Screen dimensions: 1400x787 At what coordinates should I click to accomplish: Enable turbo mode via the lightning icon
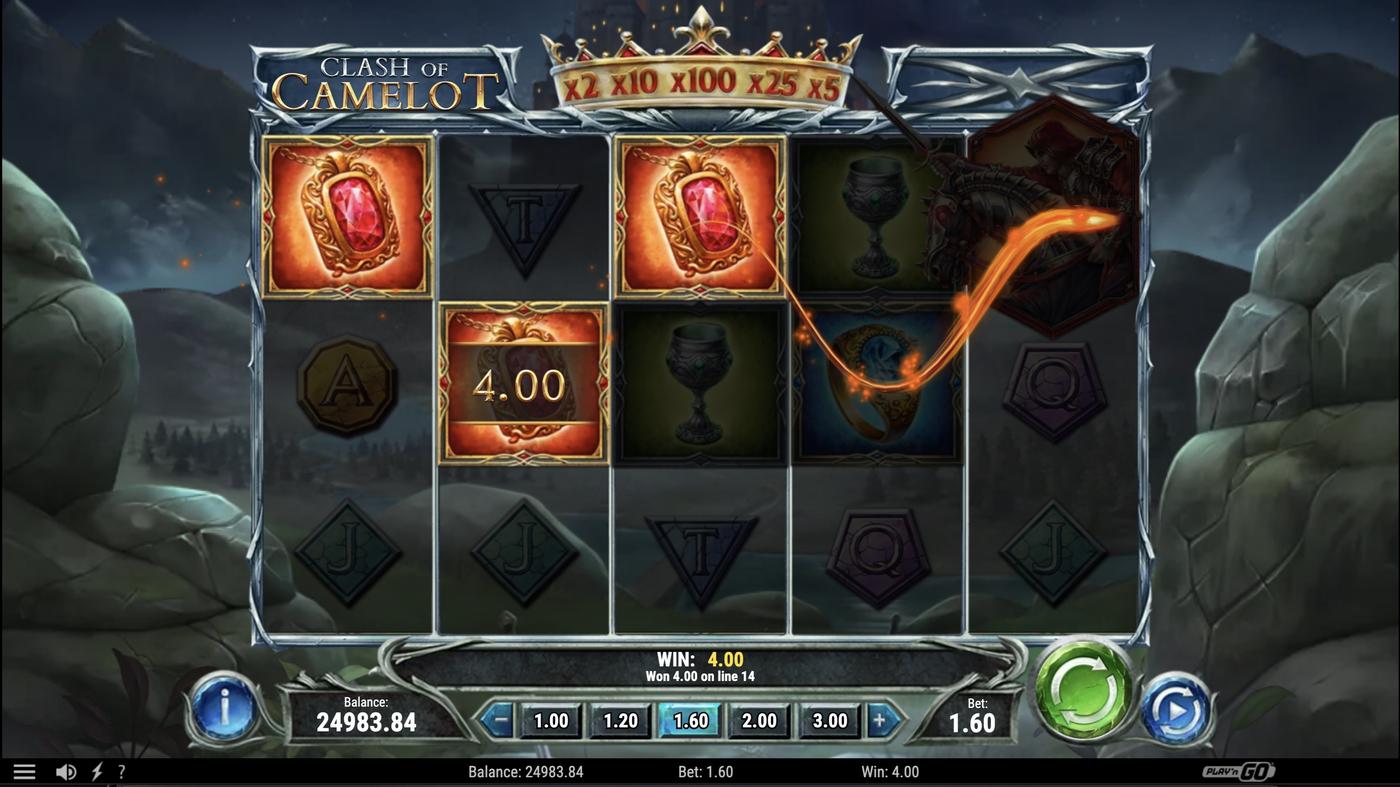pos(96,770)
